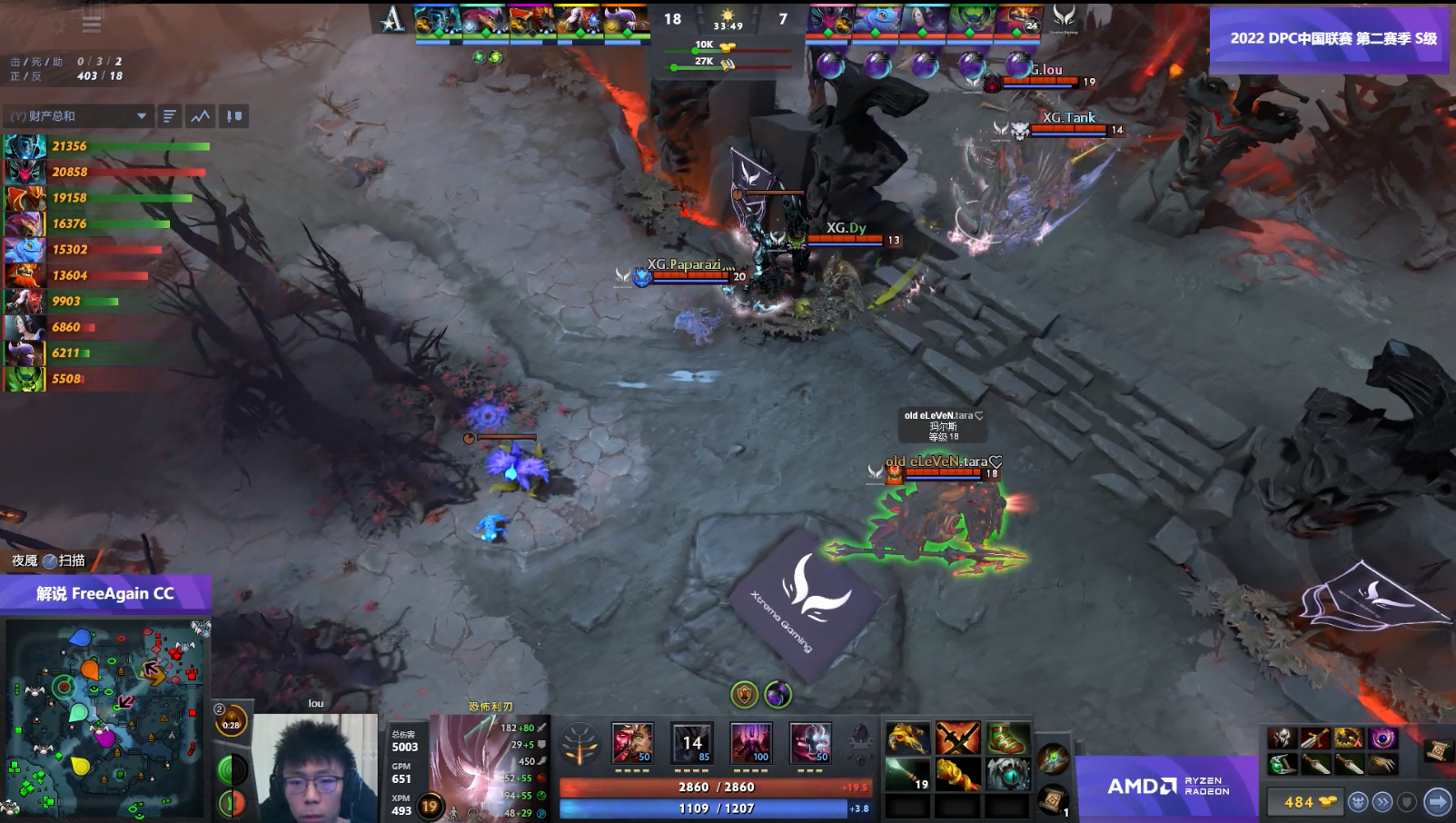
Task: Click the courier icon beside the gold counter
Action: point(1357,802)
